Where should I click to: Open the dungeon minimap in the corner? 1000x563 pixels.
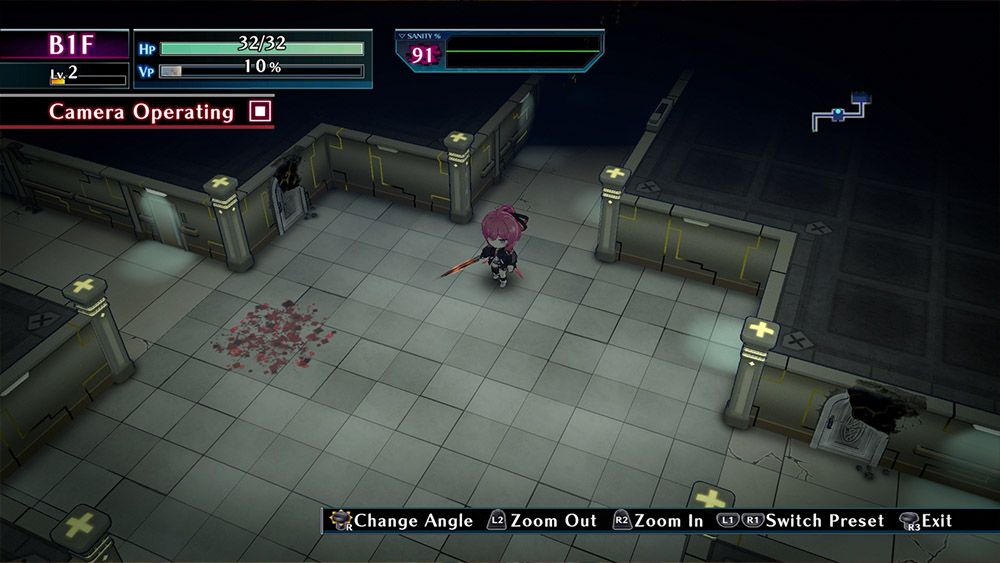pos(840,112)
